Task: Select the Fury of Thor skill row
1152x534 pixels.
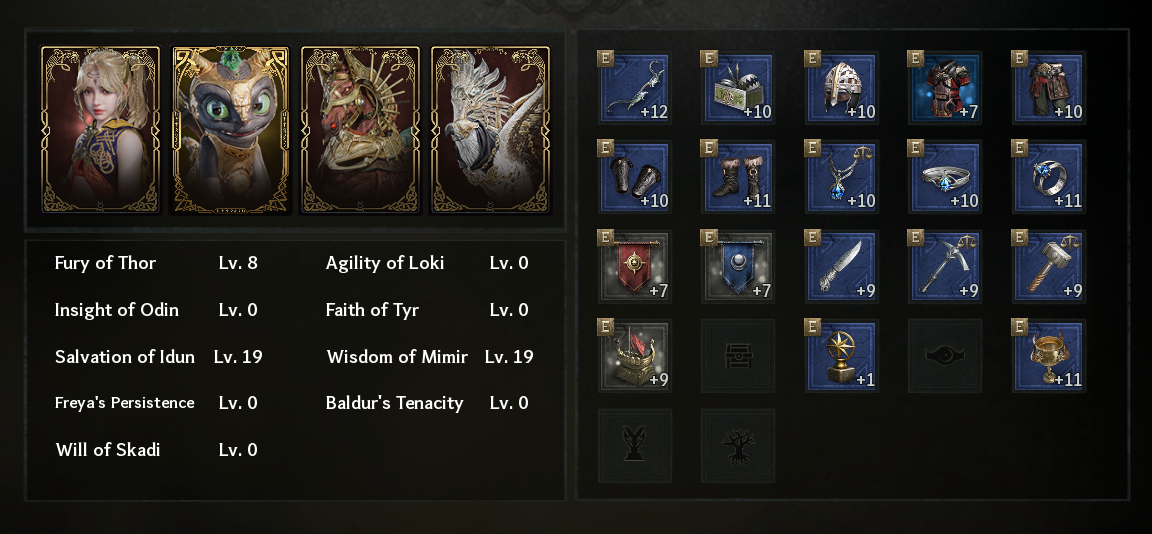Action: [x=156, y=264]
